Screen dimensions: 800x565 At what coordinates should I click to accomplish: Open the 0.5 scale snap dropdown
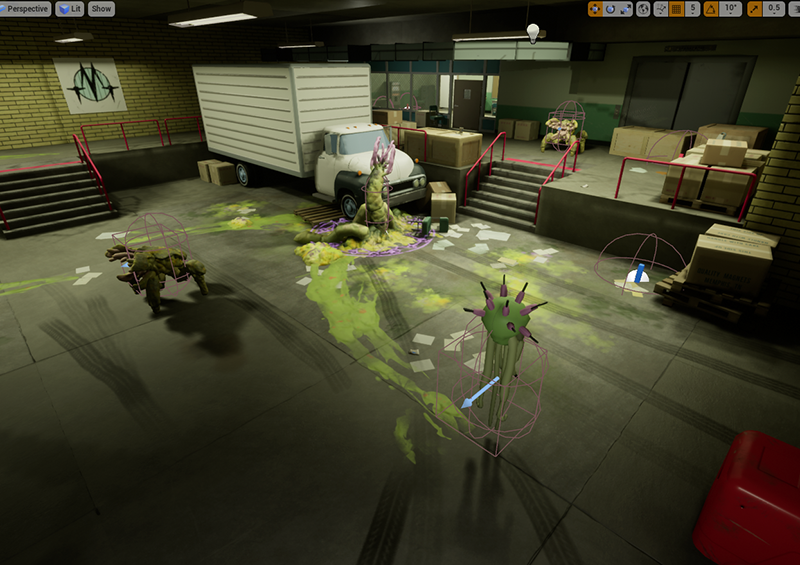tap(772, 9)
